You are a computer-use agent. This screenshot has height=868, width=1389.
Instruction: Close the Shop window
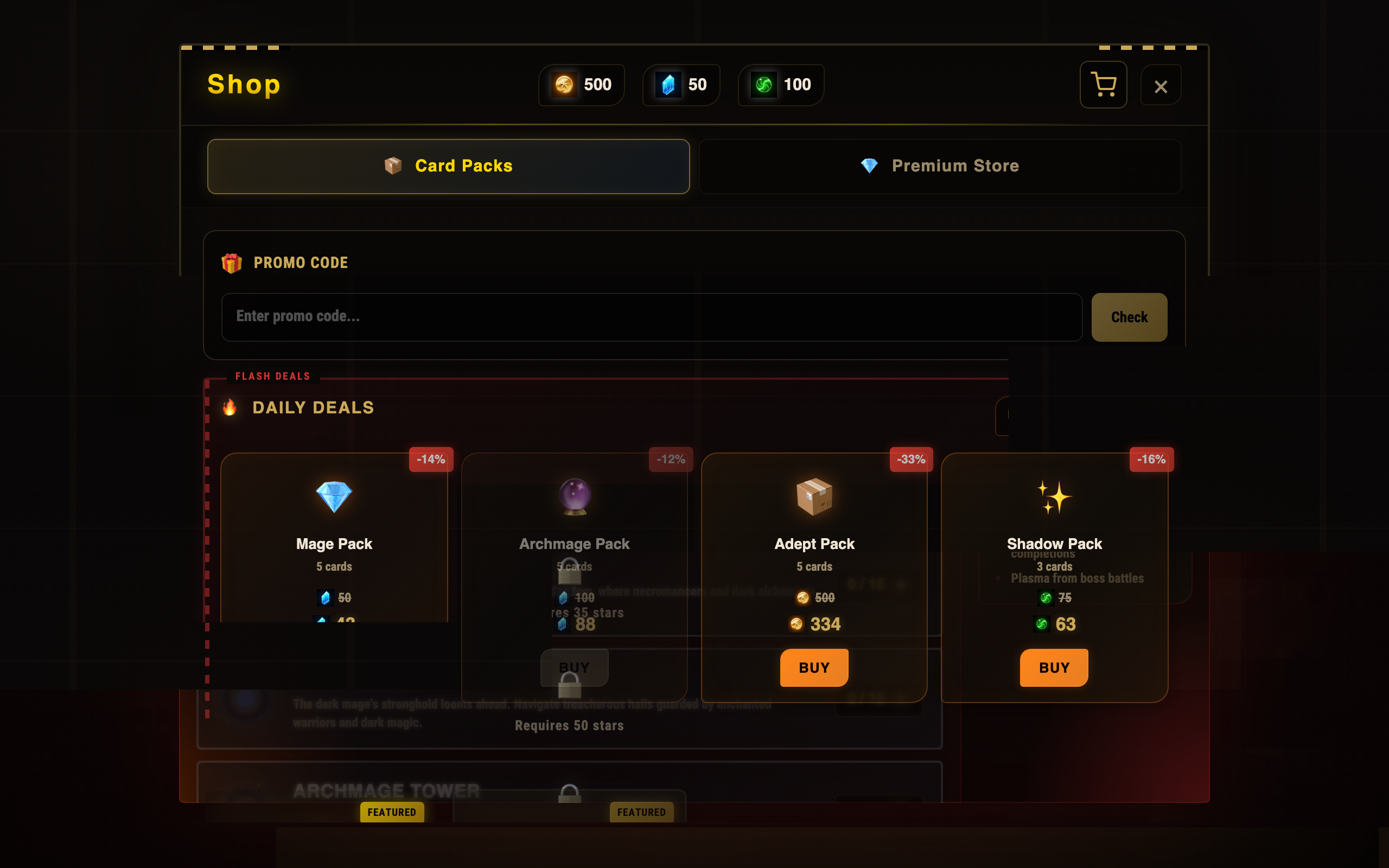(x=1160, y=86)
